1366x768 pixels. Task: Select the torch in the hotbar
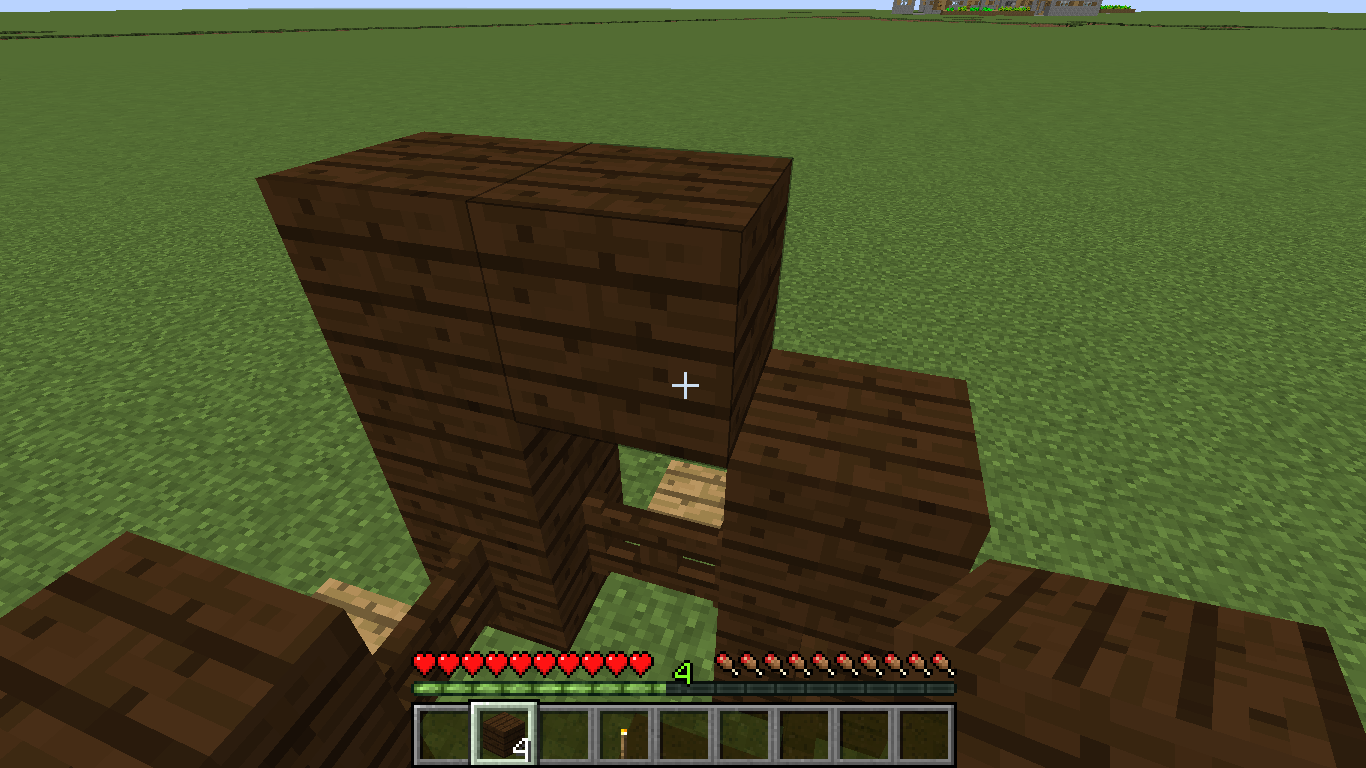point(622,737)
